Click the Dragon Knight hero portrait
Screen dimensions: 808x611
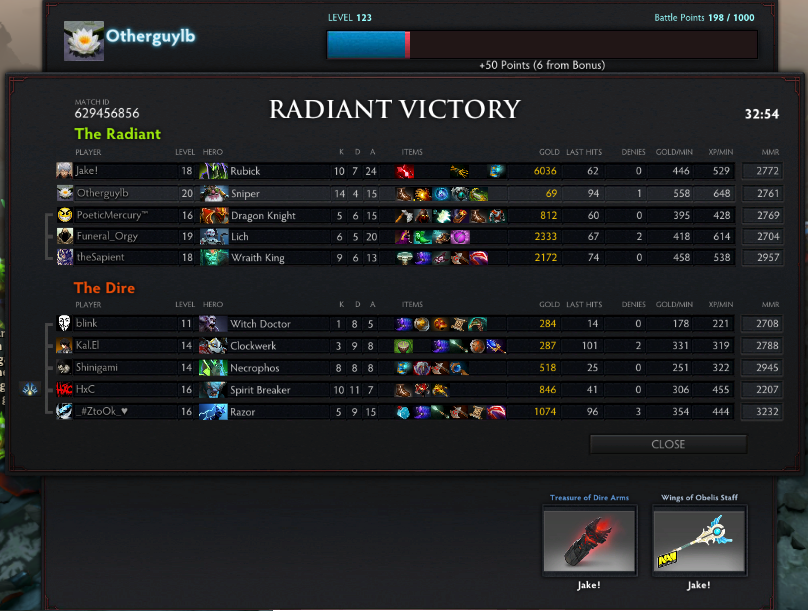[x=213, y=215]
